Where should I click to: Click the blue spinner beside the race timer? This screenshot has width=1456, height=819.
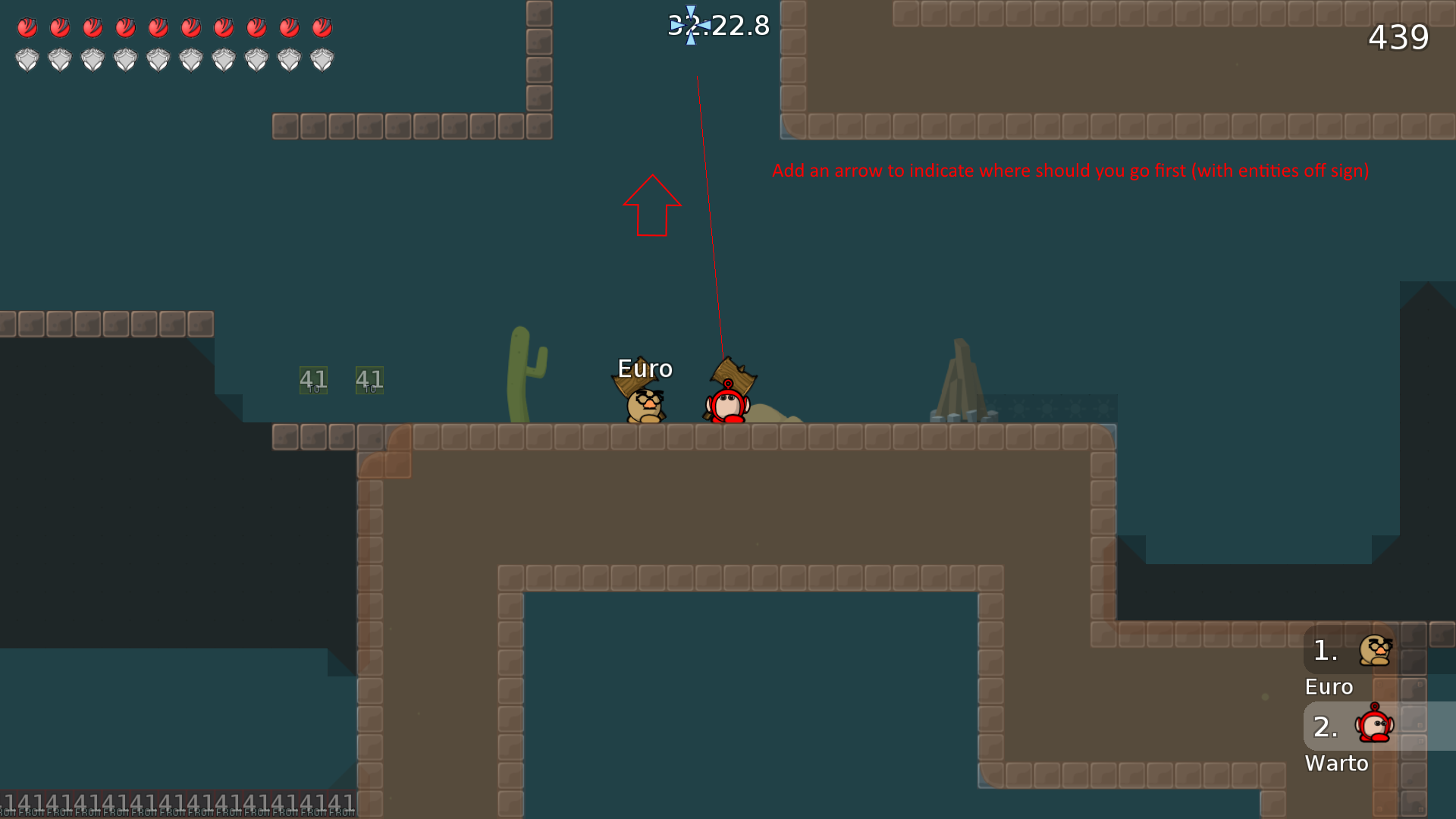690,23
